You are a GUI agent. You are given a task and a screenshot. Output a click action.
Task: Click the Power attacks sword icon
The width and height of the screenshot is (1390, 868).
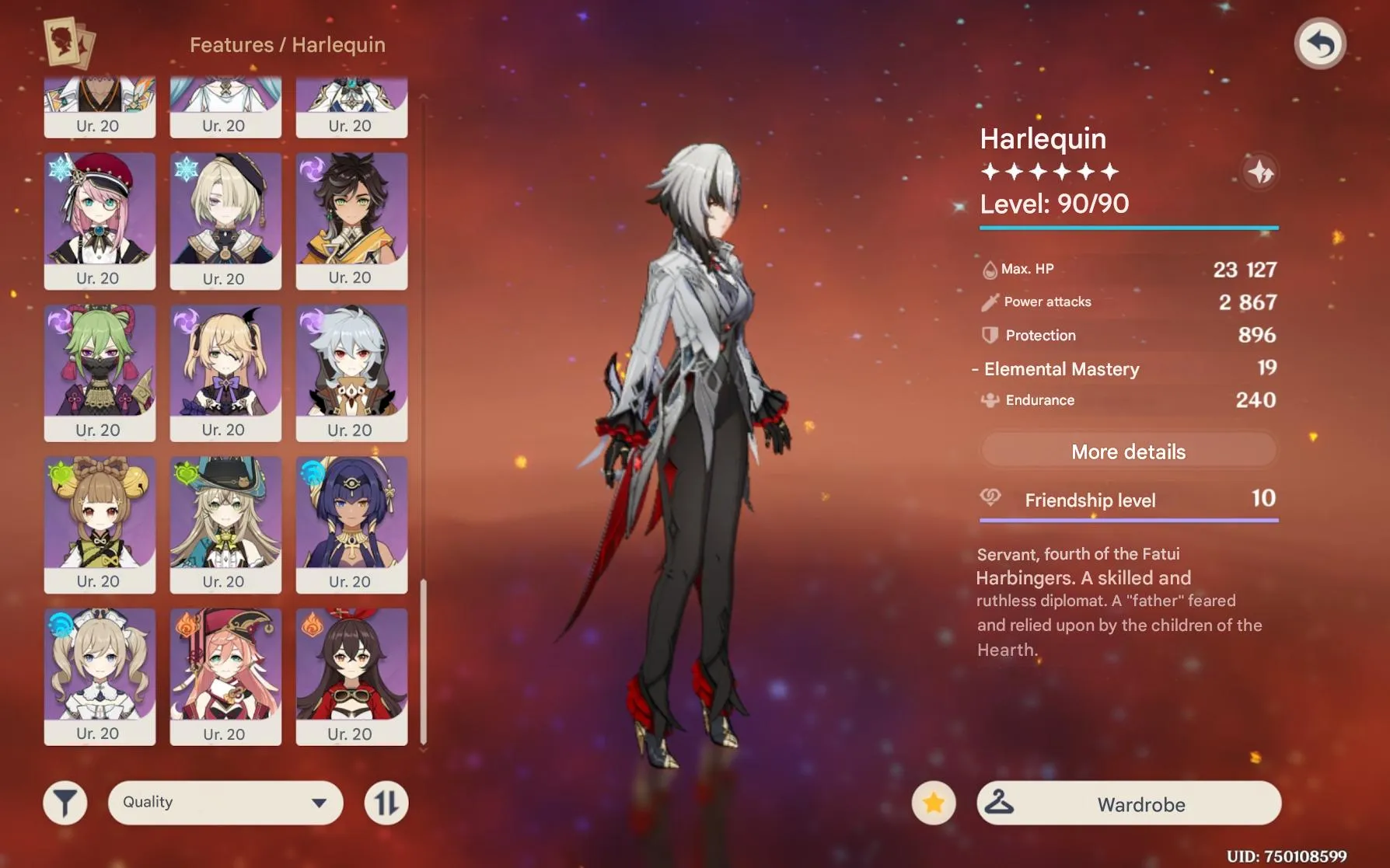pyautogui.click(x=990, y=302)
